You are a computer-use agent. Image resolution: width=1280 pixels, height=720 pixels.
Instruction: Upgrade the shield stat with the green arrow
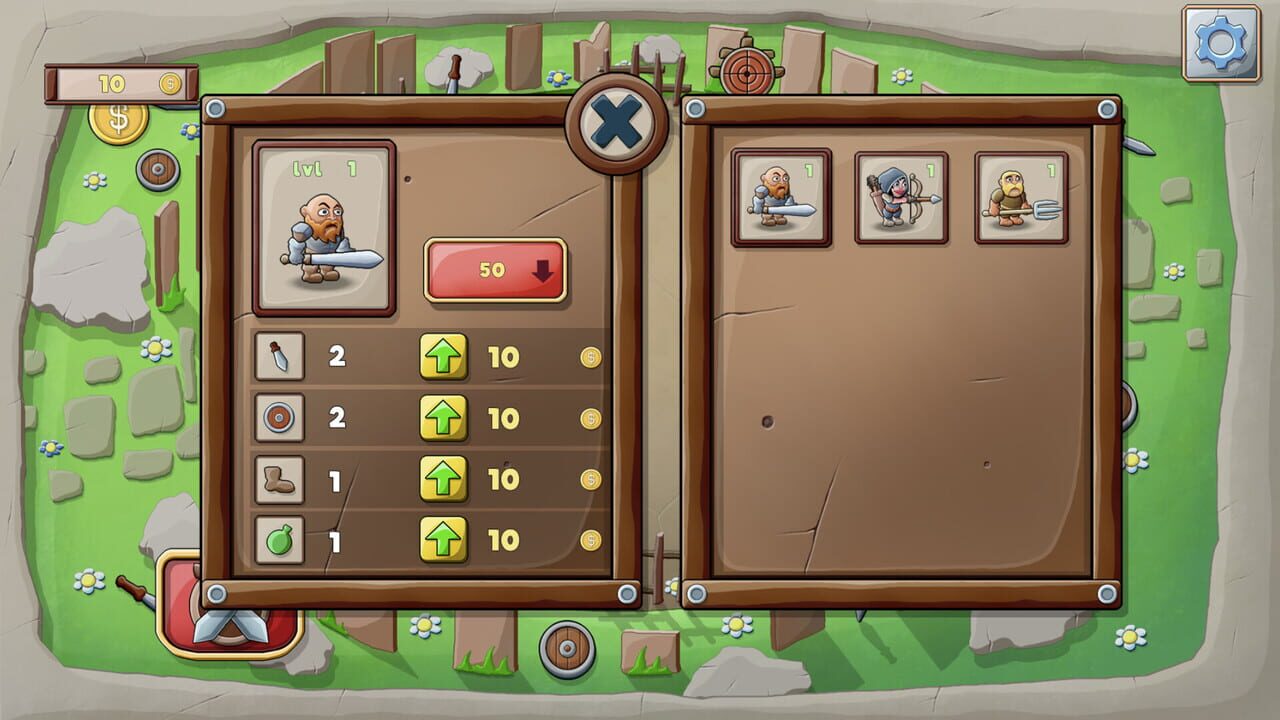(444, 417)
